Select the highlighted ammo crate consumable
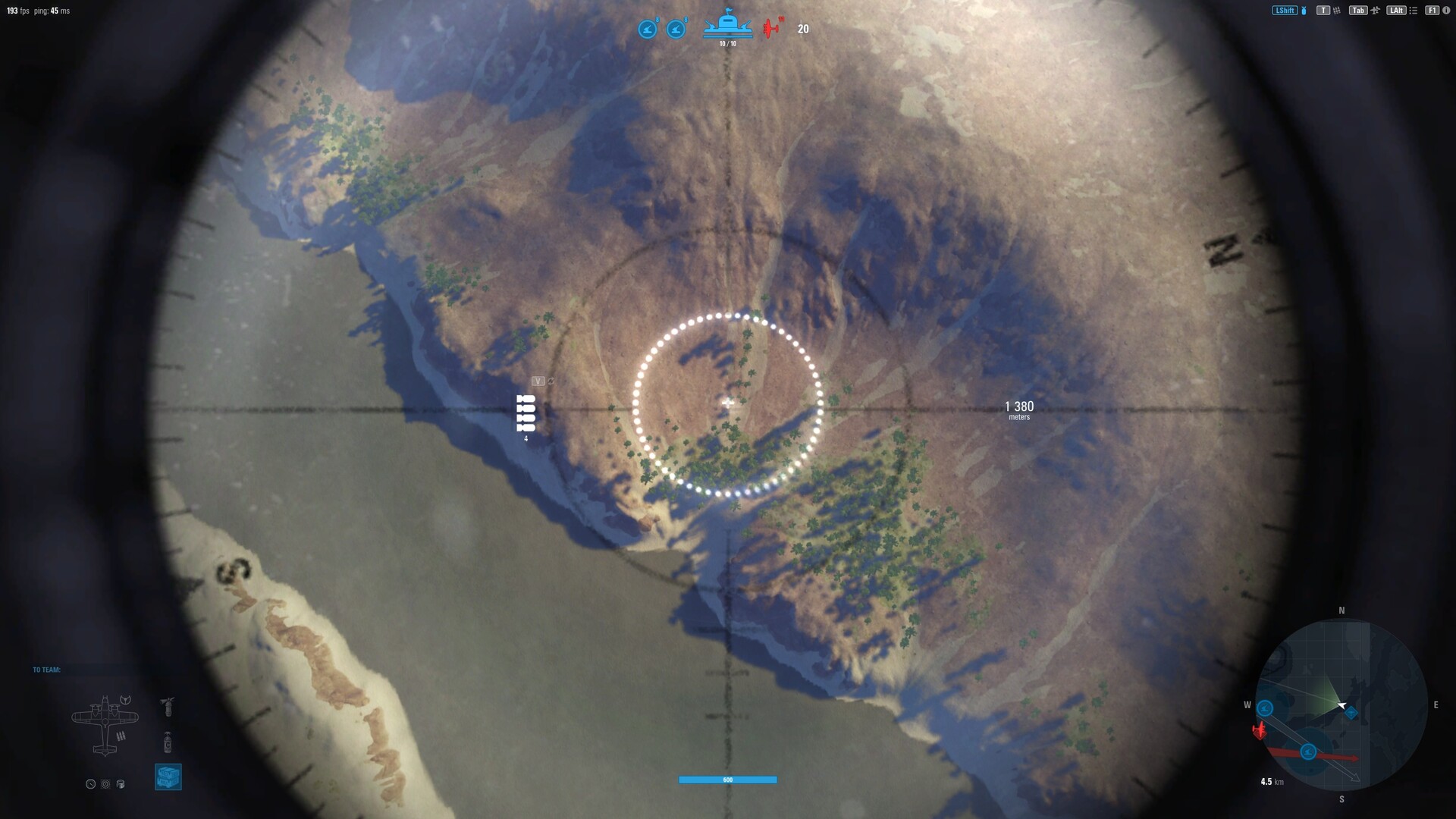 click(x=168, y=777)
